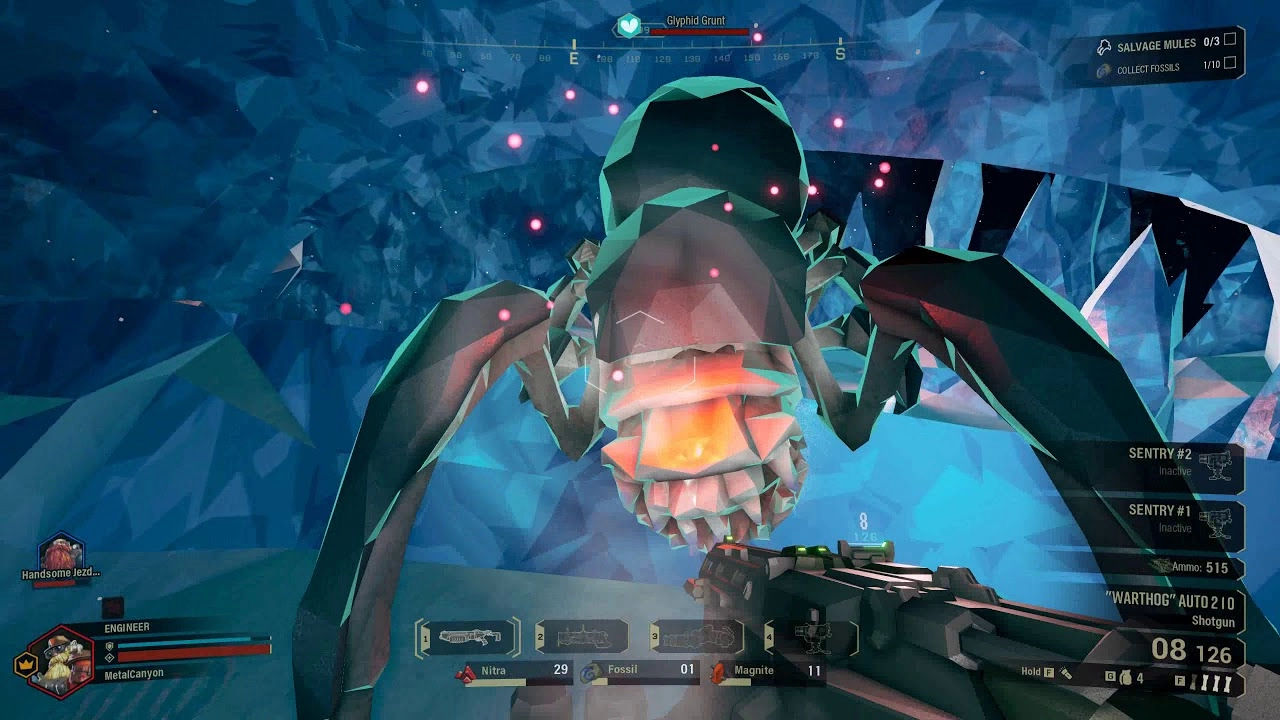Click MetalCanyon's Engineer portrait

(x=63, y=660)
